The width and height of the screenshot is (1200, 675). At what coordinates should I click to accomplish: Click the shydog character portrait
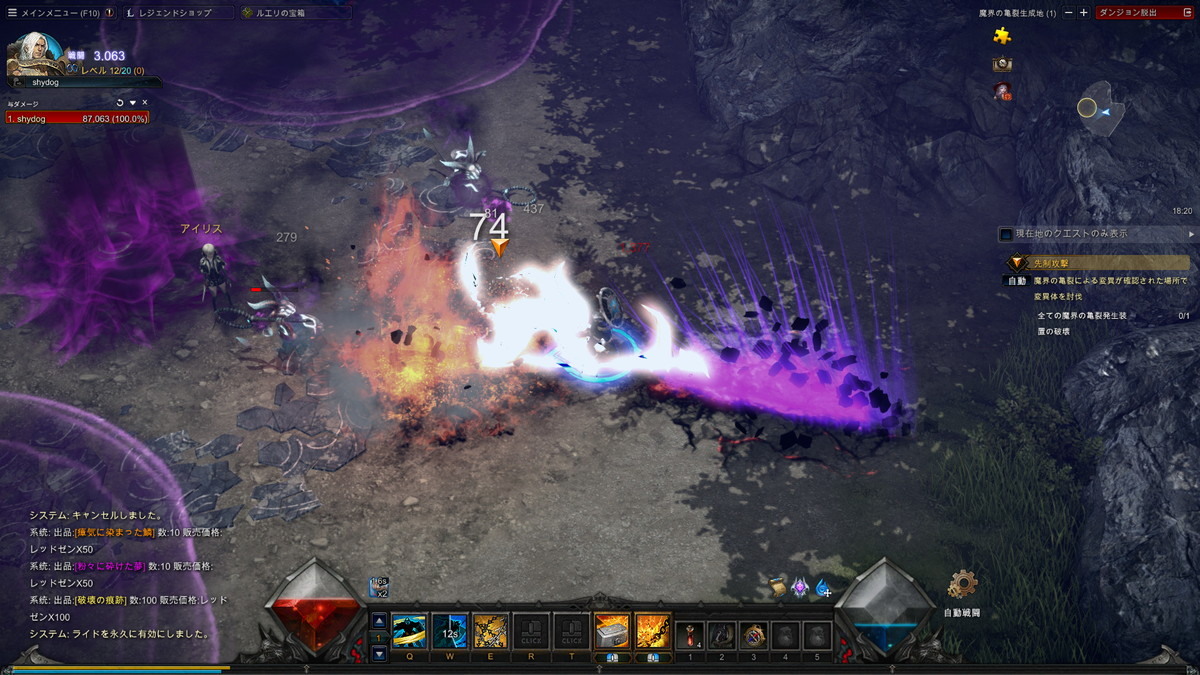coord(35,55)
